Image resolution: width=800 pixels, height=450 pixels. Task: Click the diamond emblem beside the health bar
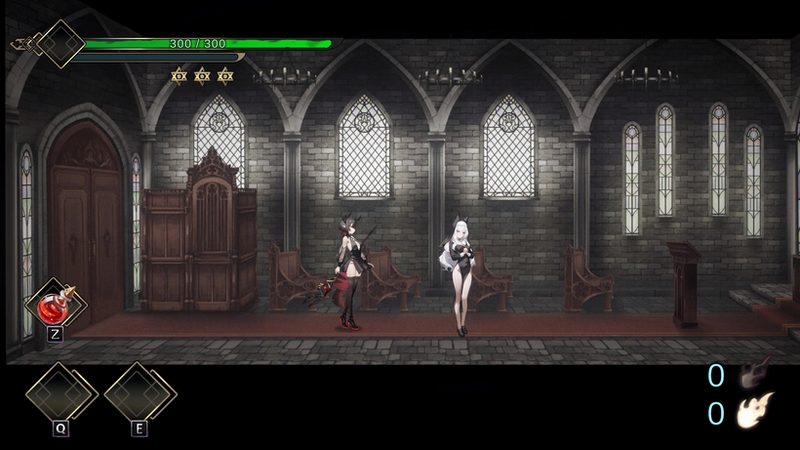(x=61, y=44)
